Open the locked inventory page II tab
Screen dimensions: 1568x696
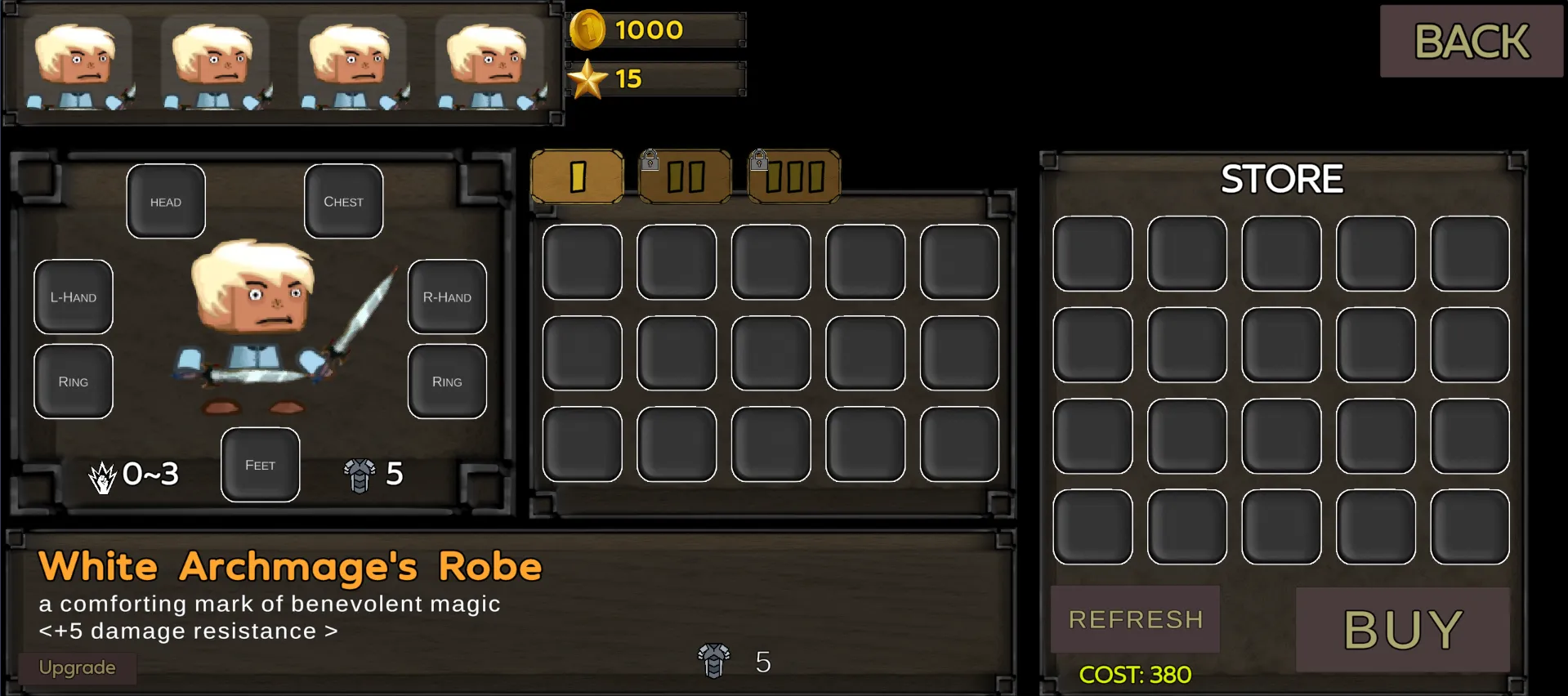tap(686, 176)
